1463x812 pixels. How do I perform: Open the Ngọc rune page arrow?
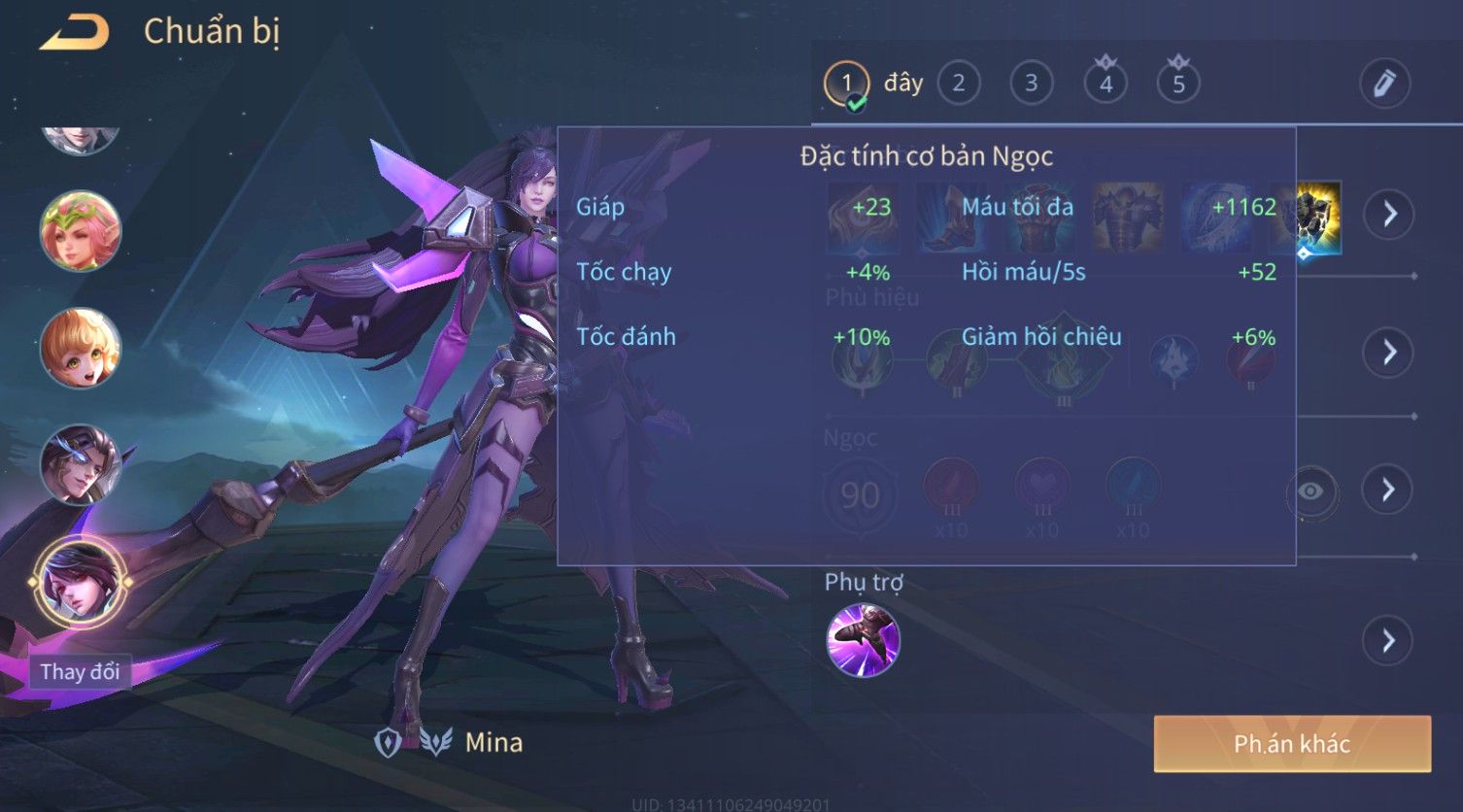pos(1388,490)
